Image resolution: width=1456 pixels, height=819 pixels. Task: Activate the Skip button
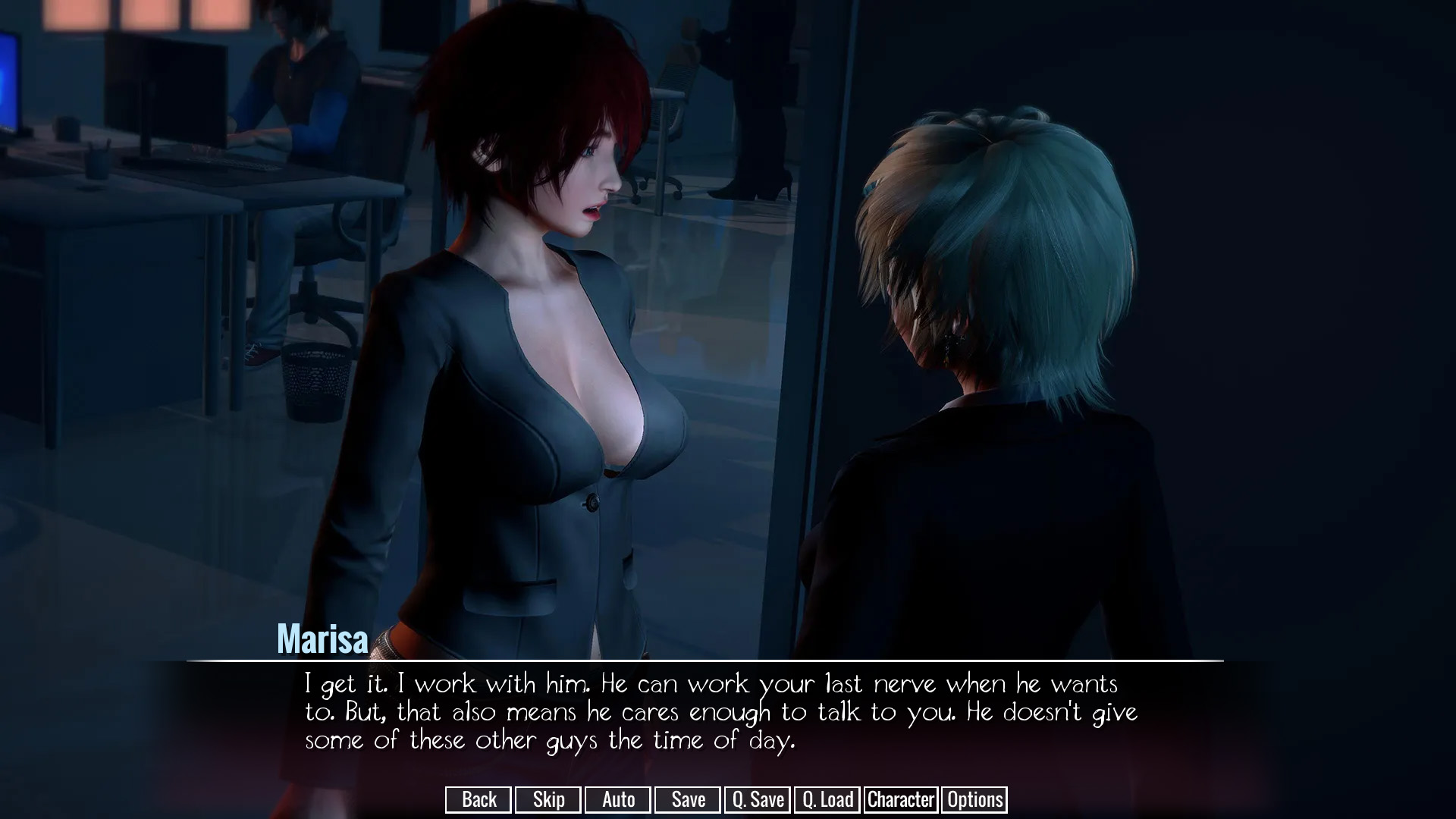point(548,799)
